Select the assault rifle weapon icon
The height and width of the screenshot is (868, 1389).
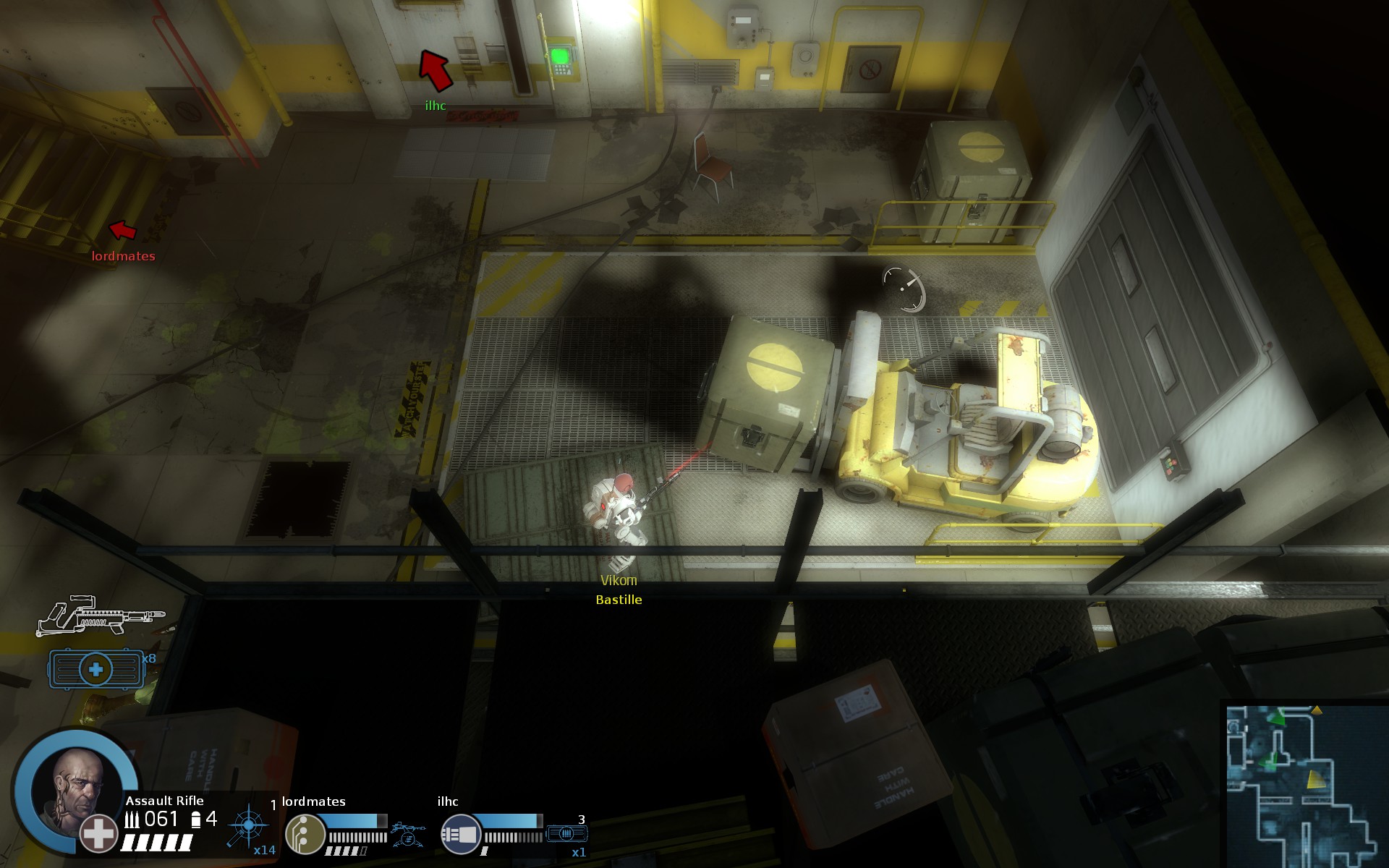100,616
